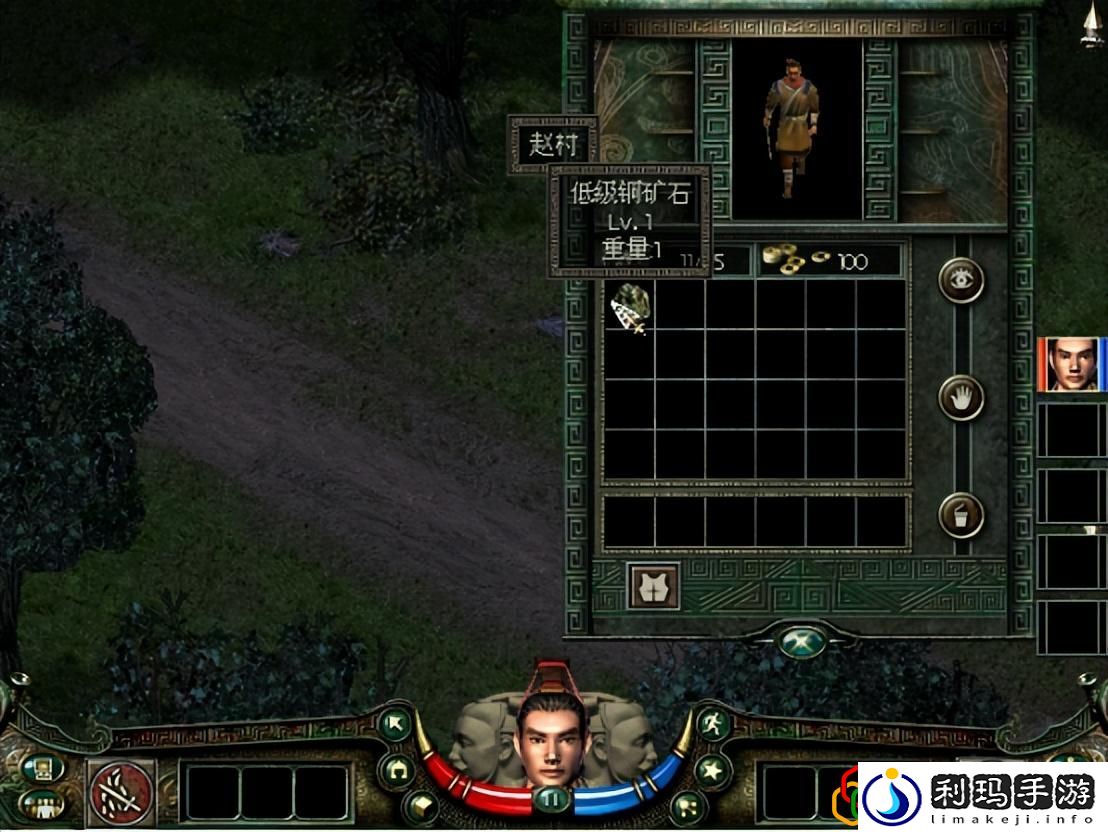This screenshot has height=832, width=1108.
Task: Click the hero portrait between the stone faces
Action: coord(550,738)
